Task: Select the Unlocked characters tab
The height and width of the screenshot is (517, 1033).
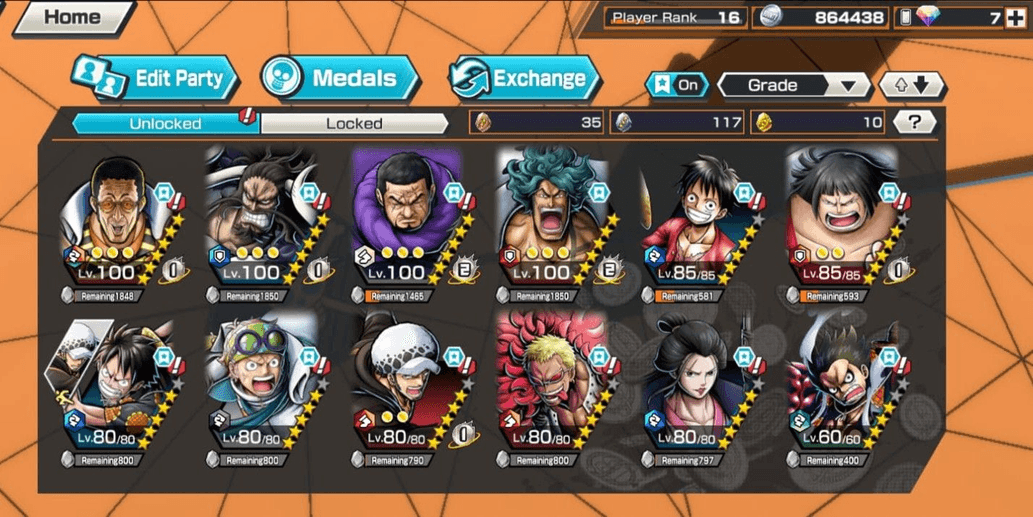Action: pos(165,123)
